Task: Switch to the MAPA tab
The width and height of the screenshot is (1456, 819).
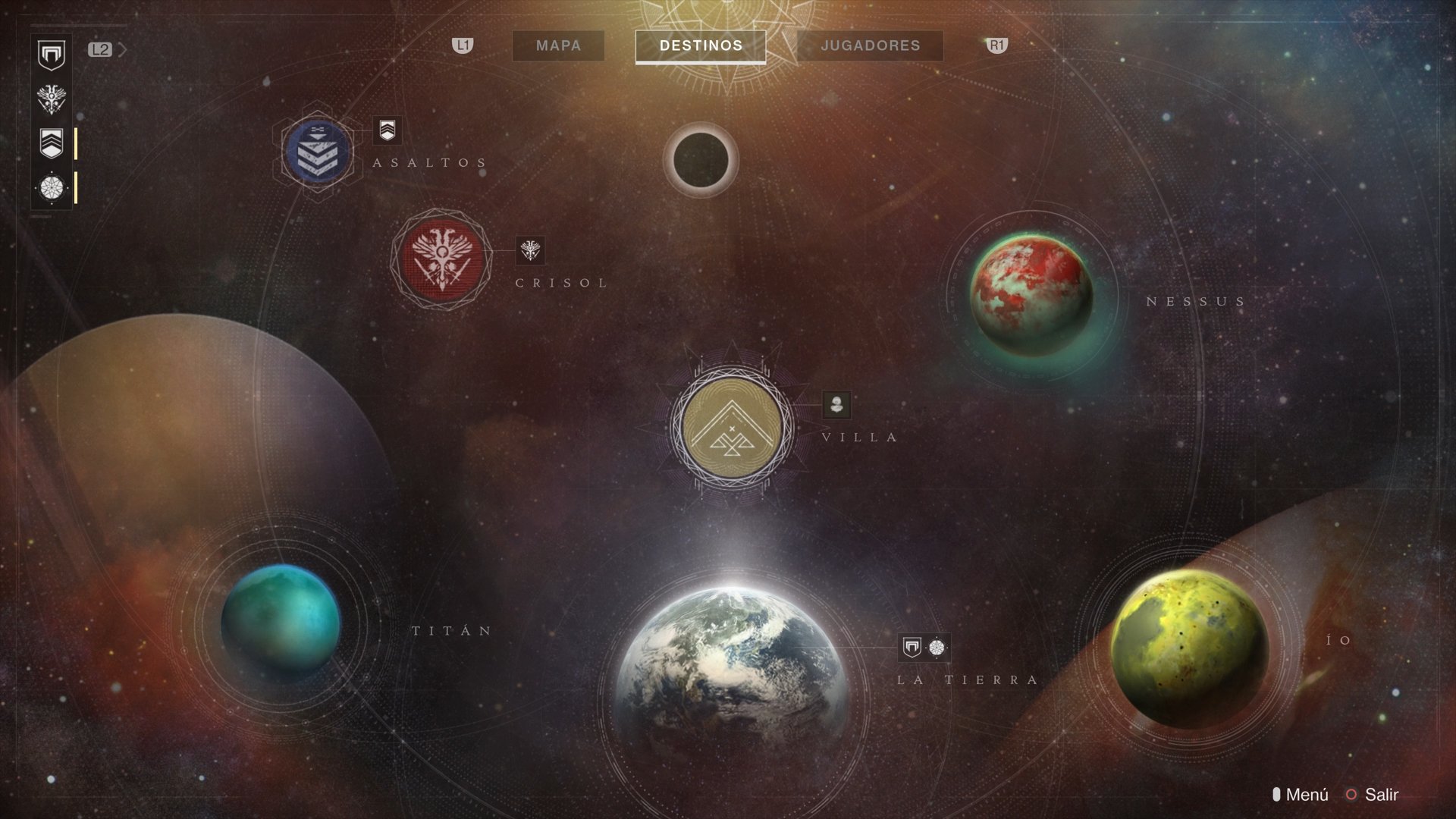Action: point(558,45)
